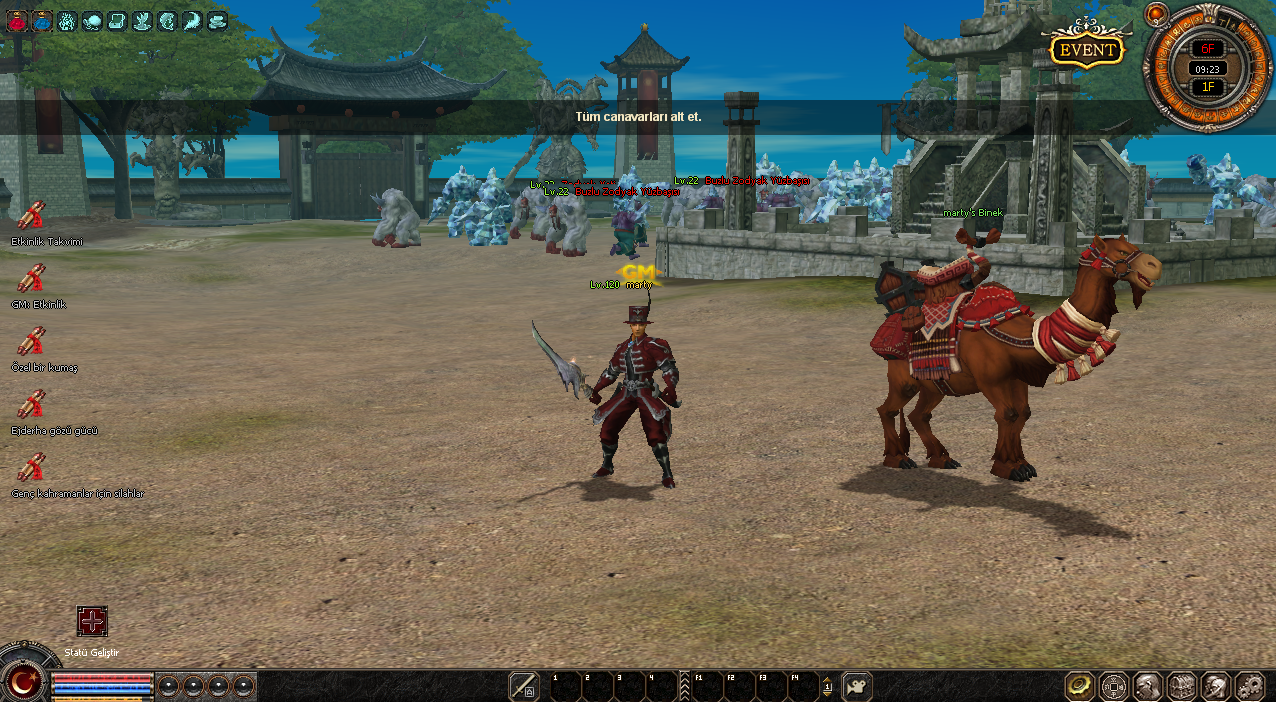Image resolution: width=1276 pixels, height=702 pixels.
Task: Click the Statü Geliştir red plus icon
Action: (x=92, y=621)
